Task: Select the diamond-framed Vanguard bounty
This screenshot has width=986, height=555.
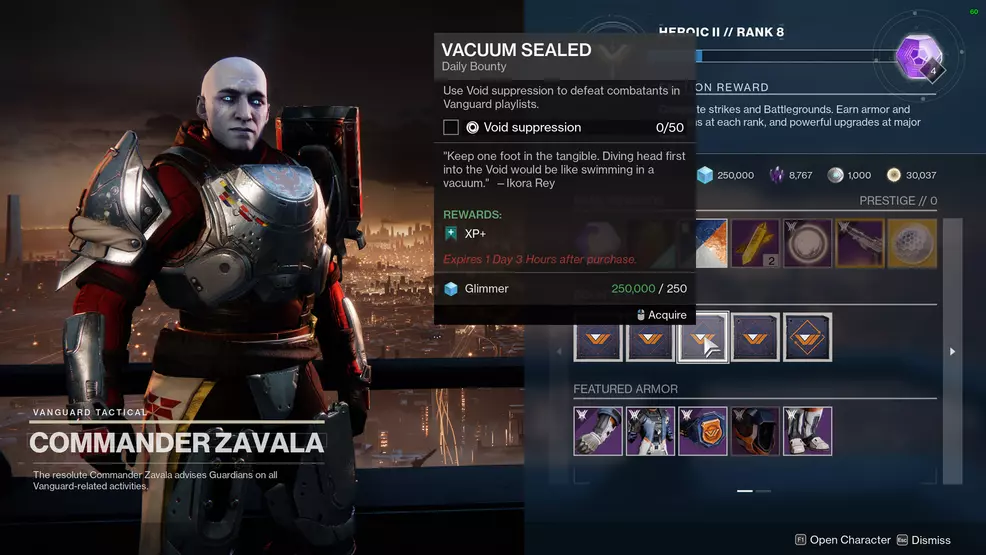Action: click(x=807, y=337)
